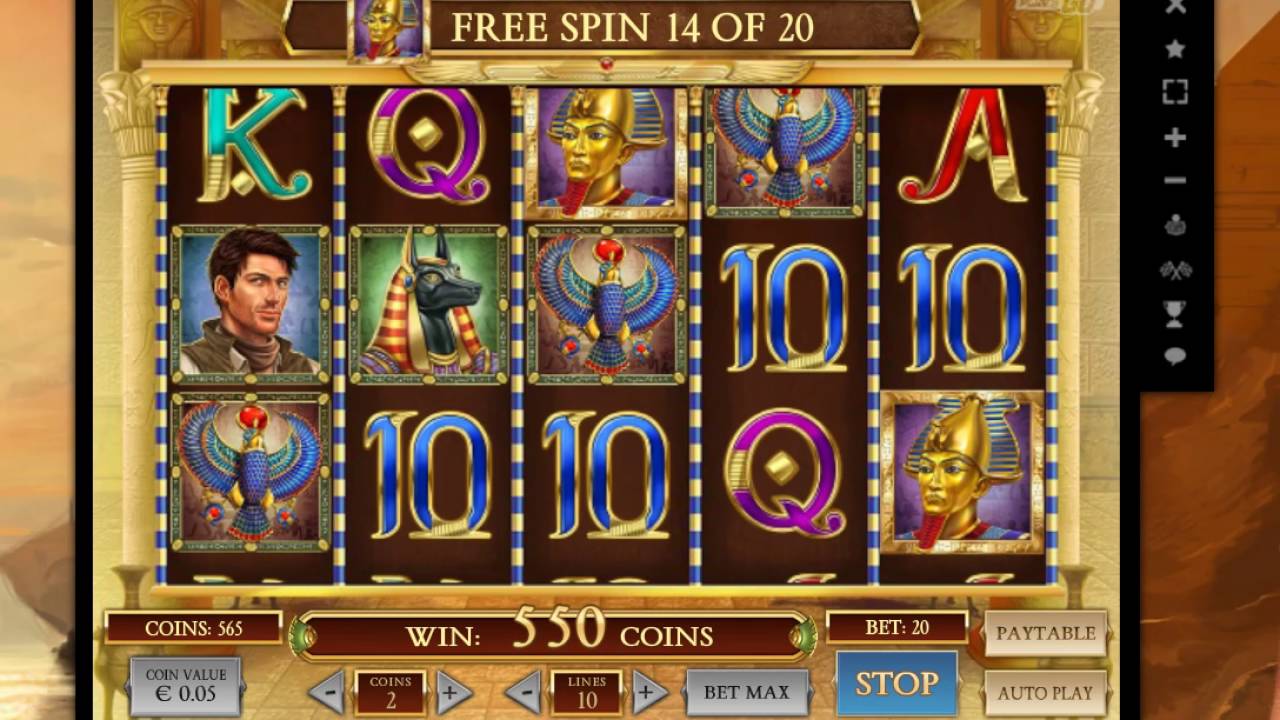Add one more payline
Image resolution: width=1280 pixels, height=720 pixels.
pos(647,692)
